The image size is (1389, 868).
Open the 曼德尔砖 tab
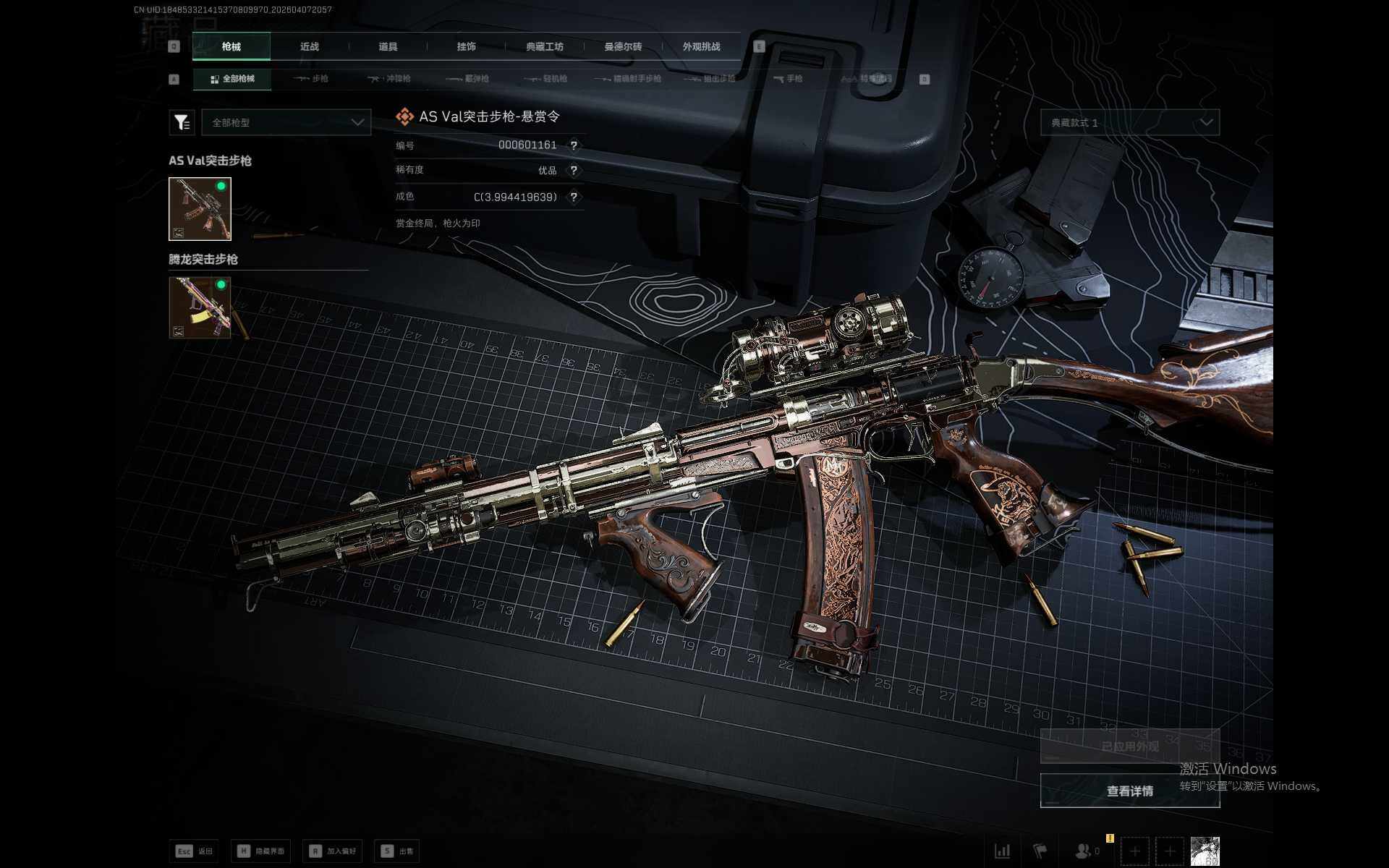pos(623,46)
